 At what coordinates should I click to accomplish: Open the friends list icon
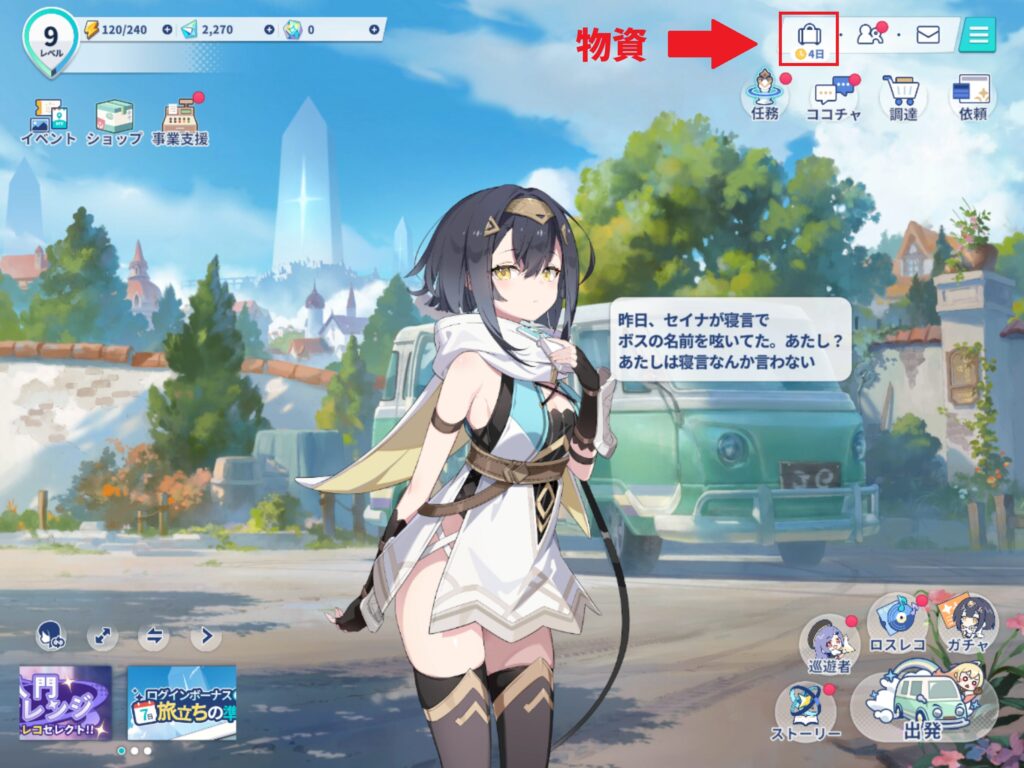tap(870, 35)
